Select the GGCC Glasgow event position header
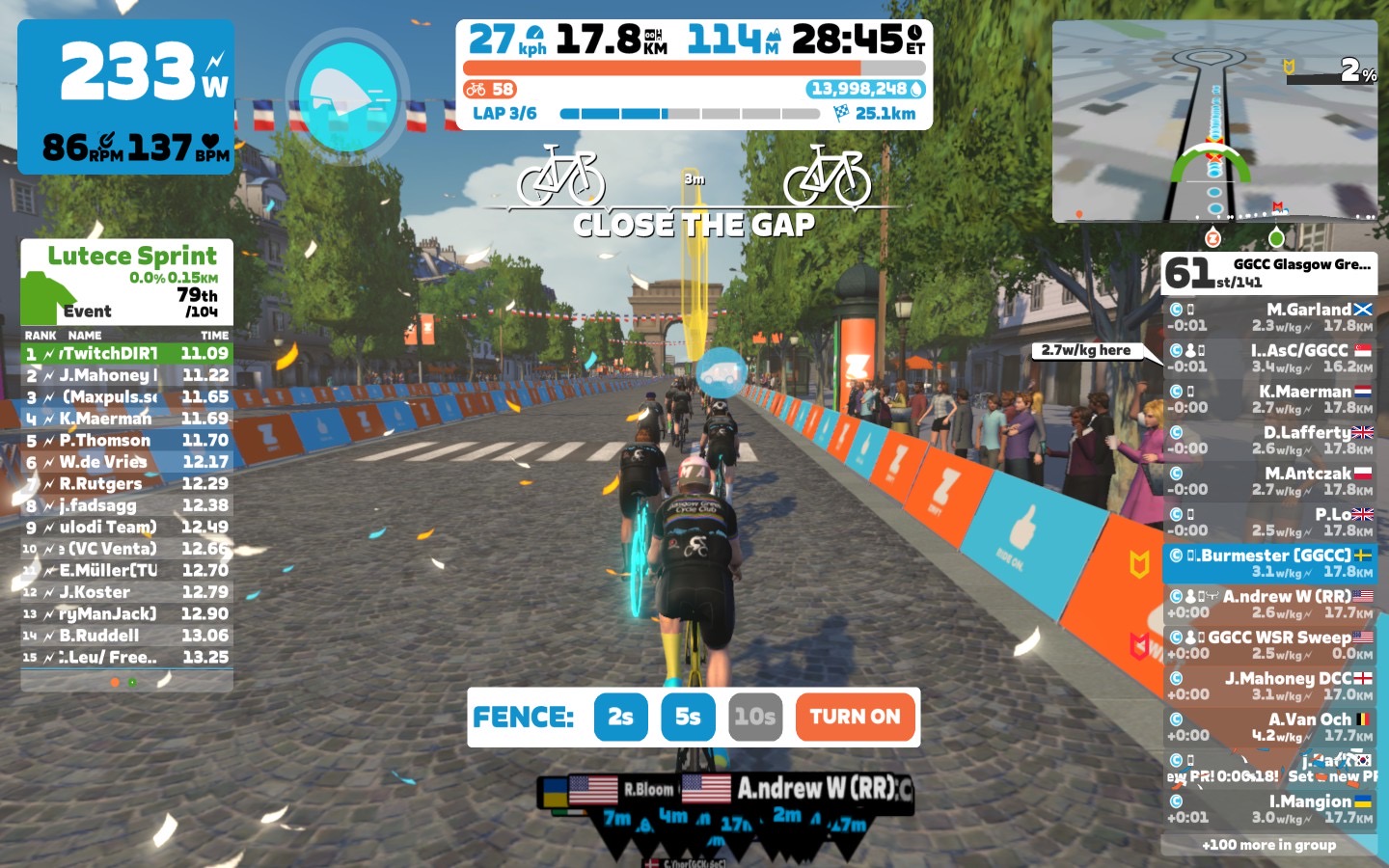Image resolution: width=1389 pixels, height=868 pixels. click(1269, 272)
